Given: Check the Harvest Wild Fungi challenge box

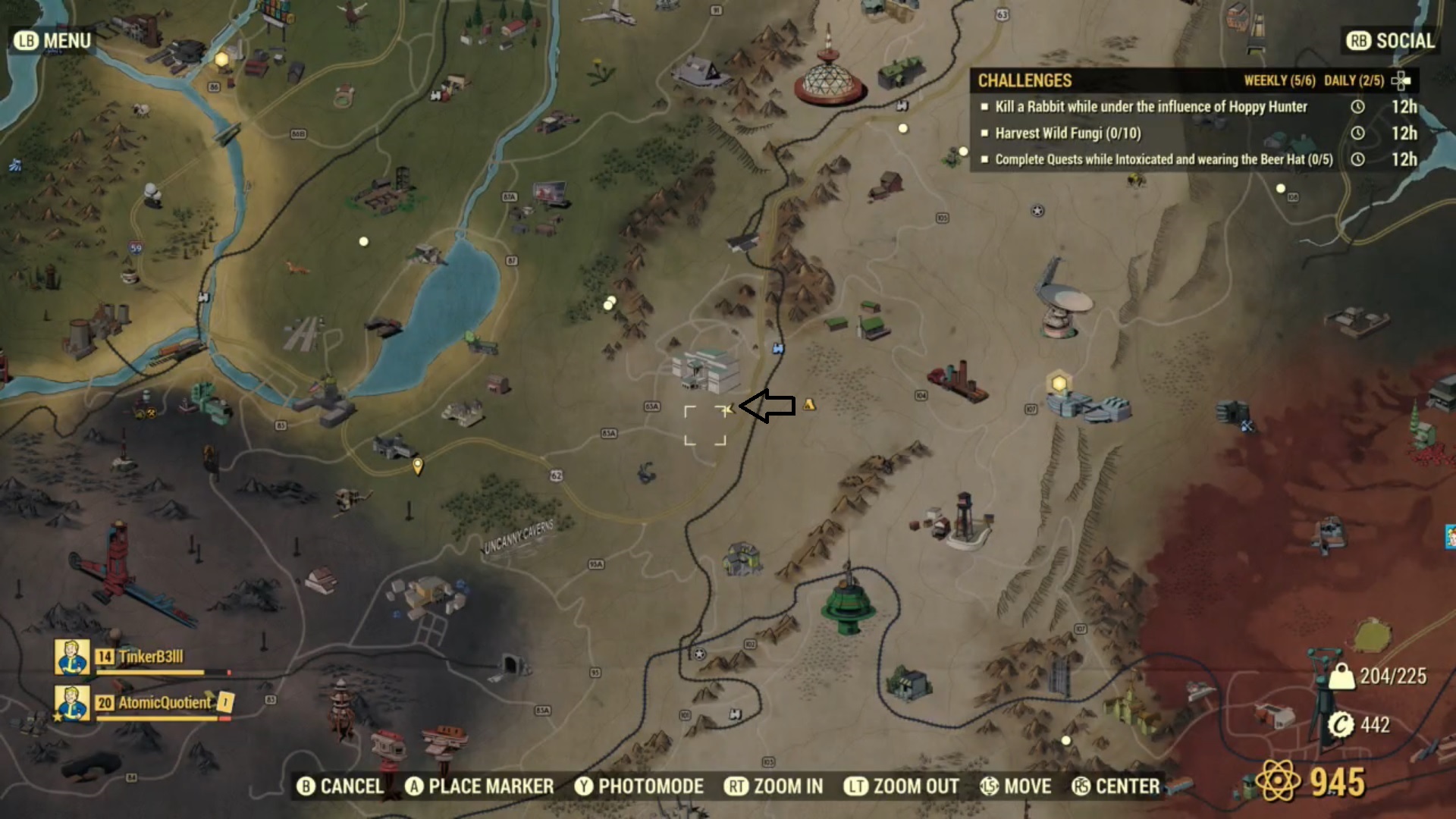Looking at the screenshot, I should click(984, 133).
